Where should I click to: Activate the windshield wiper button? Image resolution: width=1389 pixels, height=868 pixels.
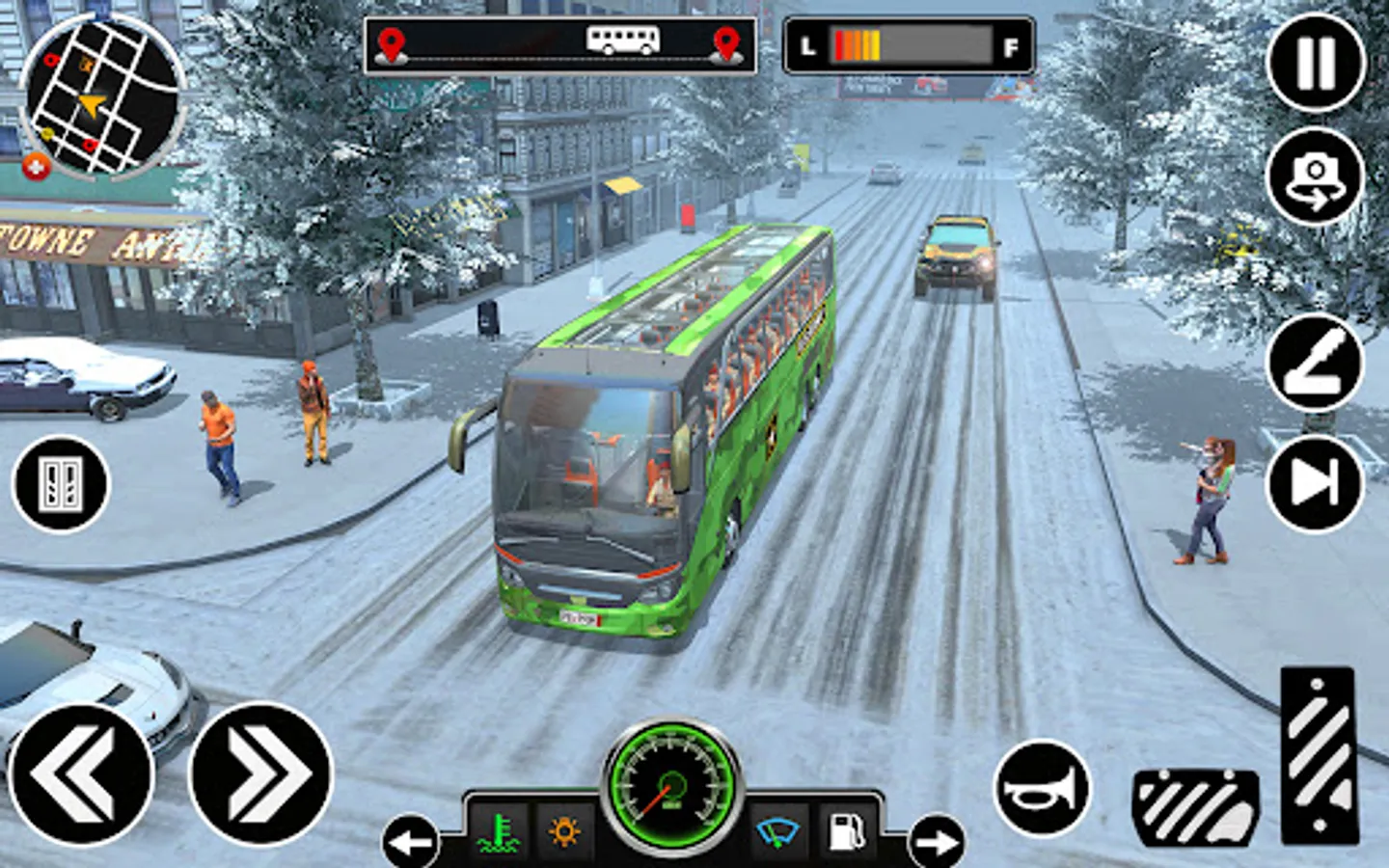click(x=1316, y=363)
